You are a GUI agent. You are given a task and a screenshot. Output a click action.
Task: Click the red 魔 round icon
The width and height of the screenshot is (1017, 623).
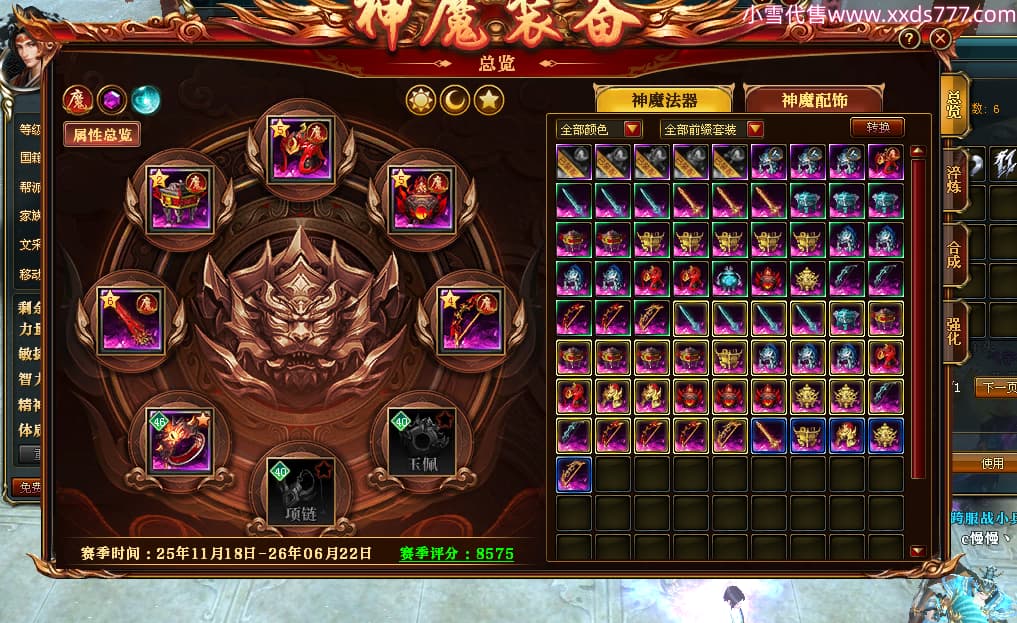pos(78,99)
